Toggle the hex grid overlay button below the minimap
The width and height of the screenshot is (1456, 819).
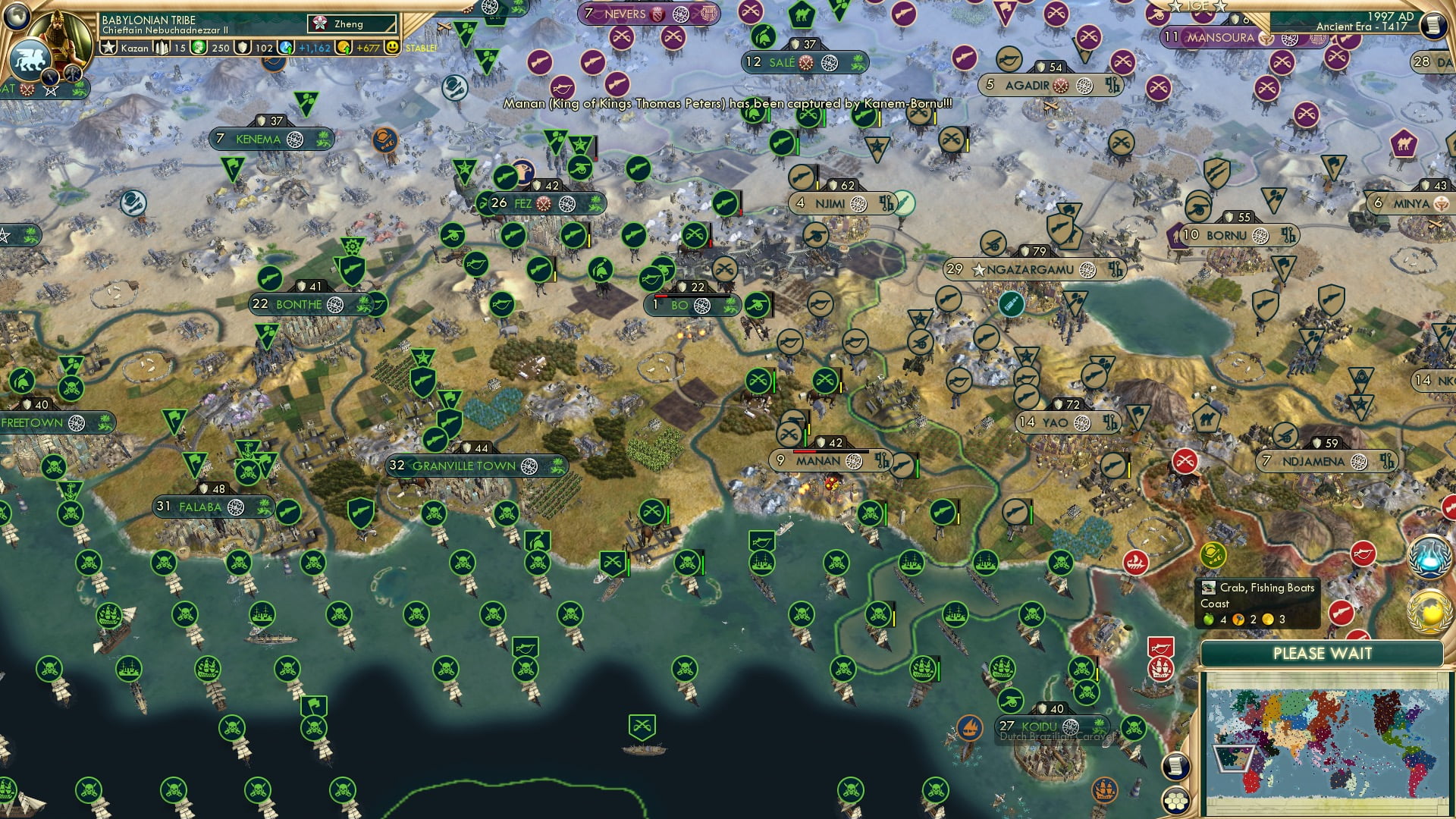pyautogui.click(x=1175, y=800)
